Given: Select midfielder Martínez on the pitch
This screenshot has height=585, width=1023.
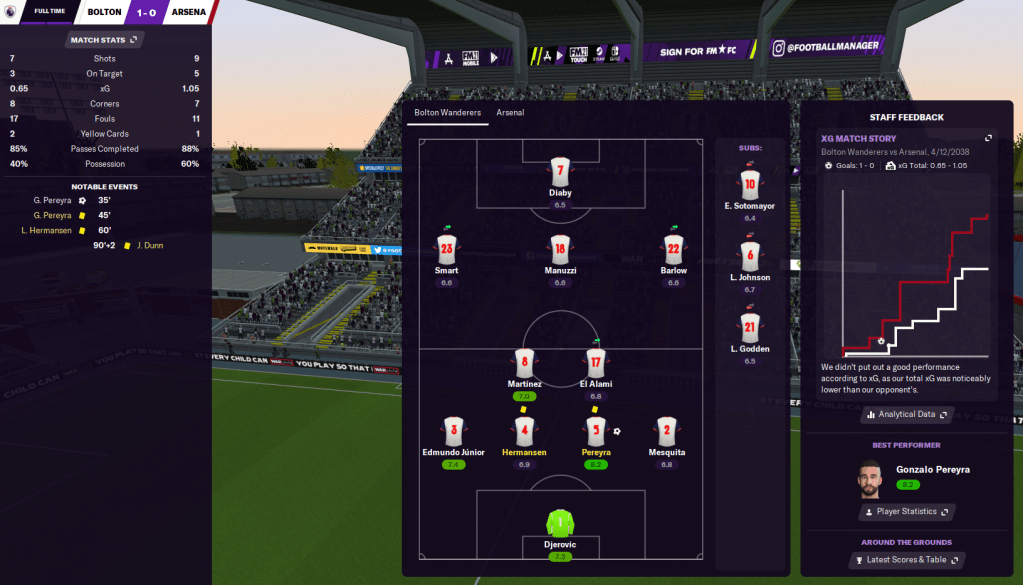Looking at the screenshot, I should [x=524, y=364].
